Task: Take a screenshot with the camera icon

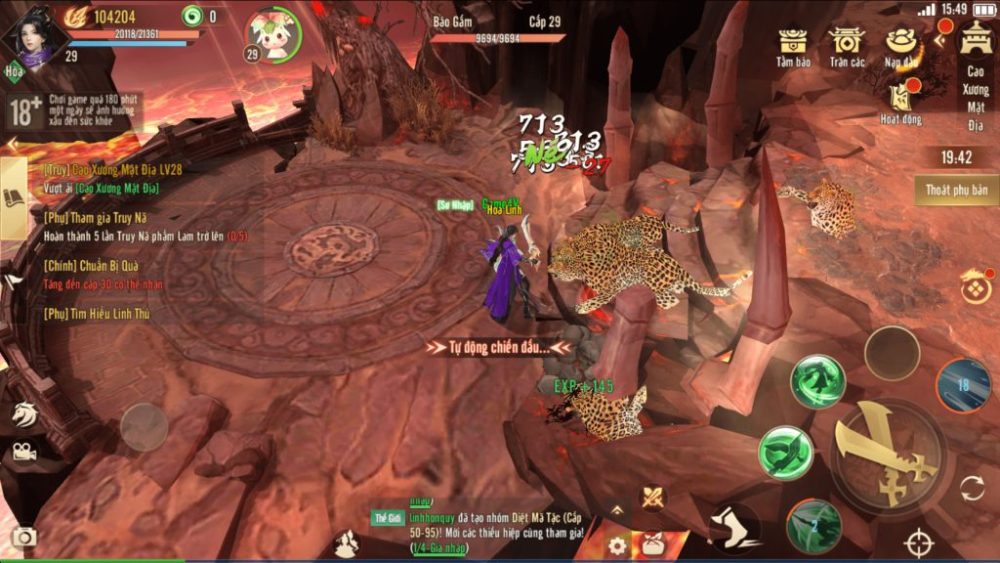Action: point(24,538)
